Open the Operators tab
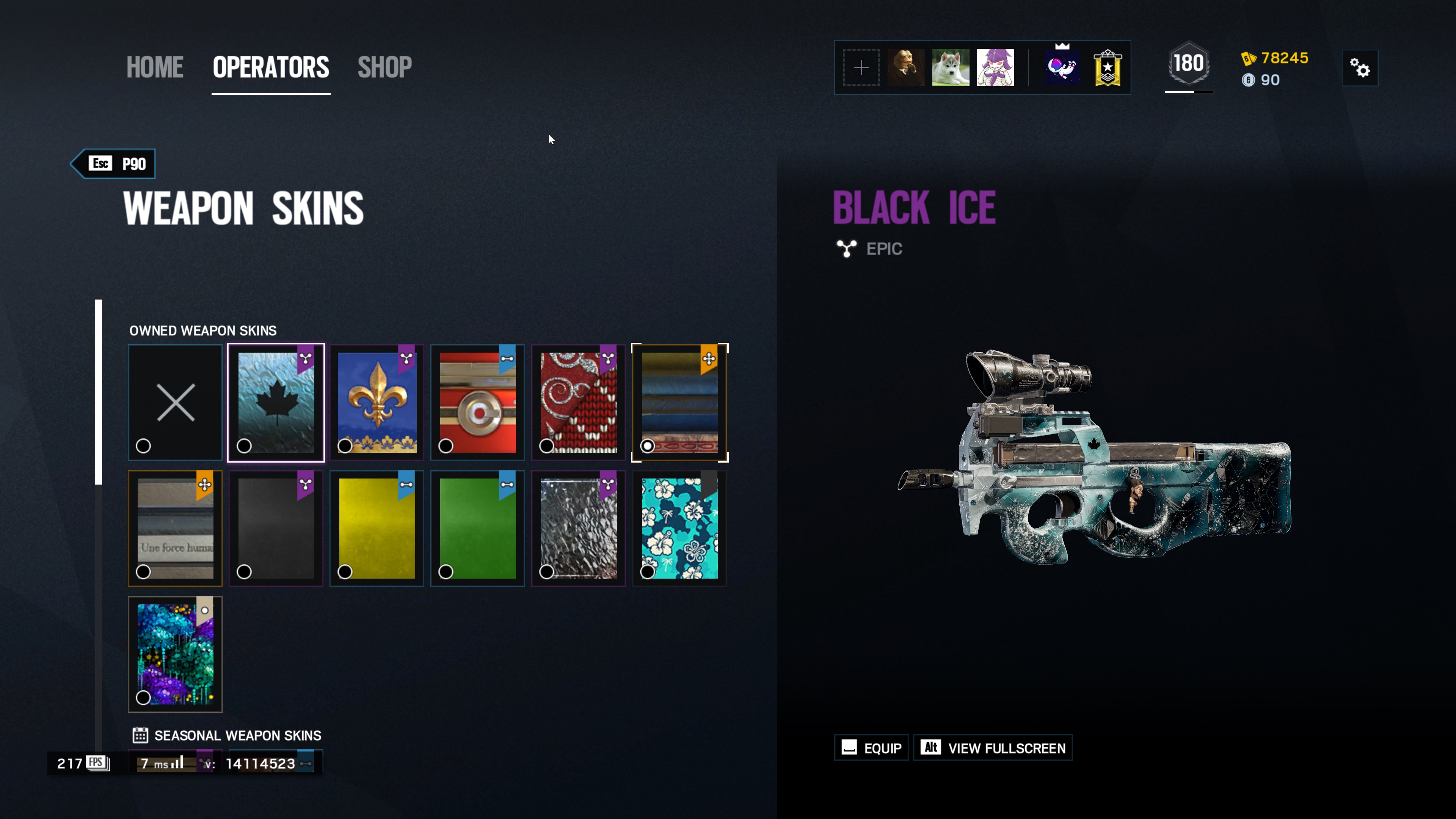Screen dimensions: 1456x819 pyautogui.click(x=271, y=67)
